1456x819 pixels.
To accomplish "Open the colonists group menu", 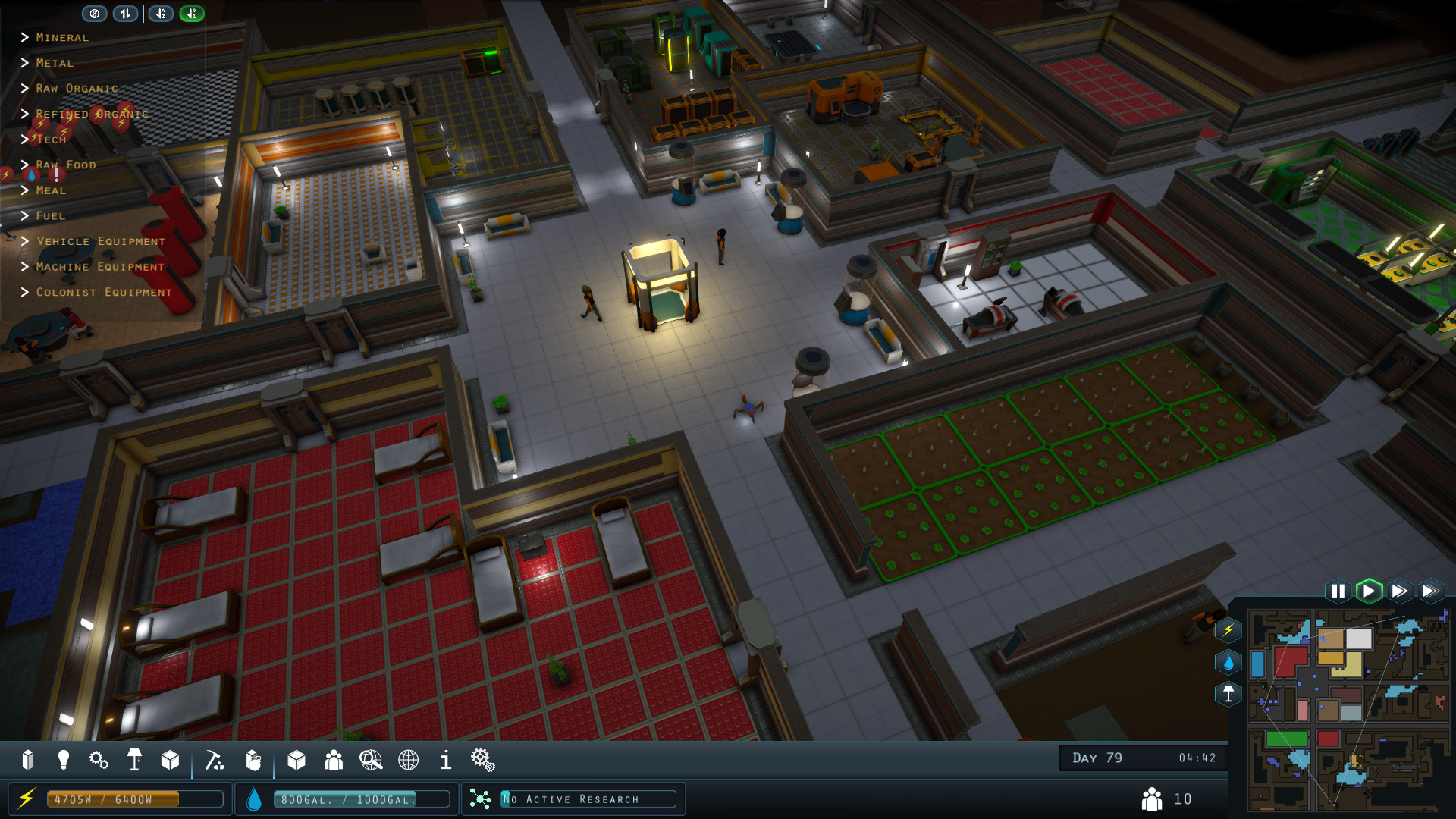I will coord(334,760).
